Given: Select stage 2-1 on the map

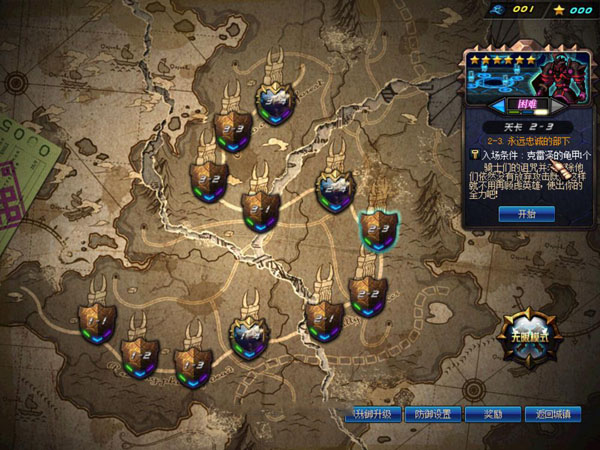Looking at the screenshot, I should [324, 321].
